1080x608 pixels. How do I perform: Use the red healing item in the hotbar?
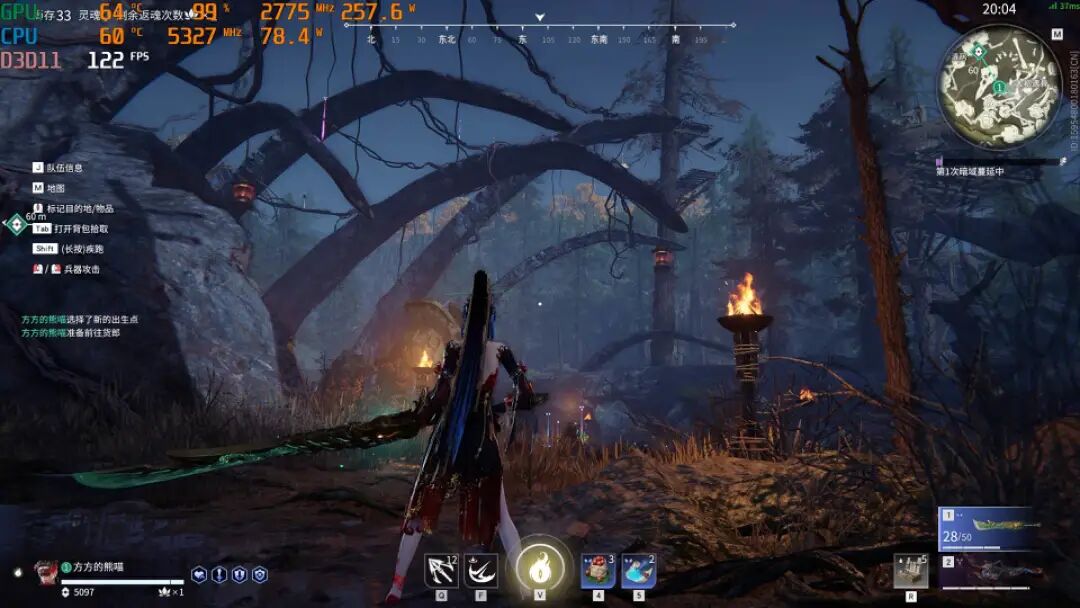[598, 571]
